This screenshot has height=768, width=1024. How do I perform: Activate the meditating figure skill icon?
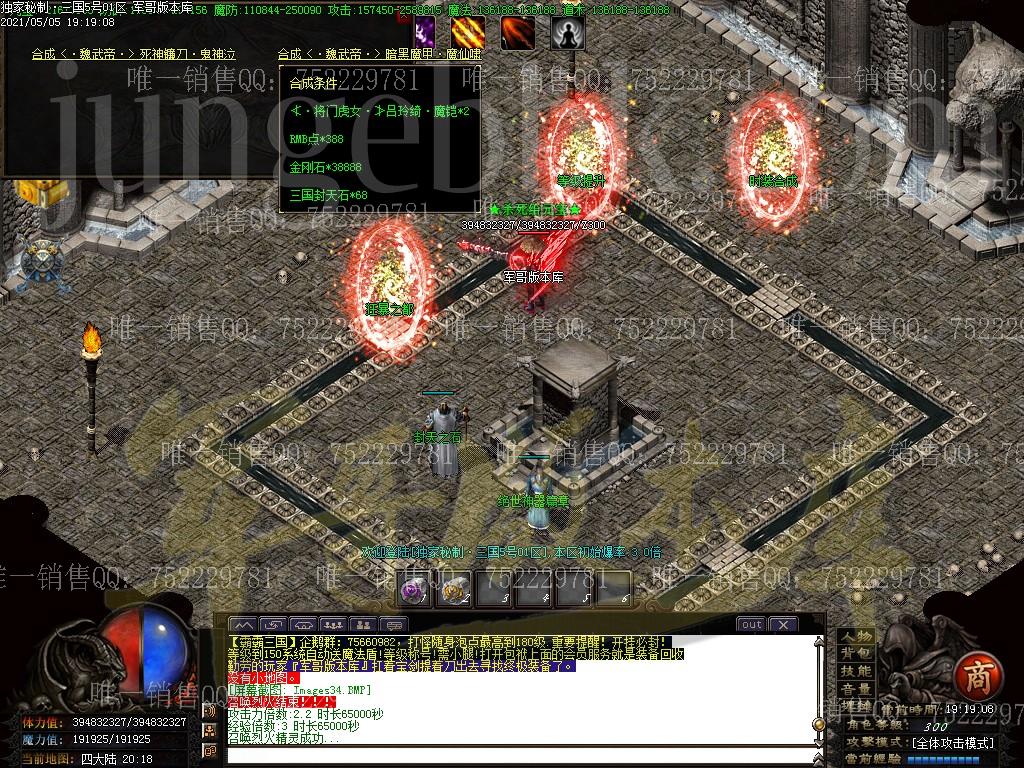point(564,32)
